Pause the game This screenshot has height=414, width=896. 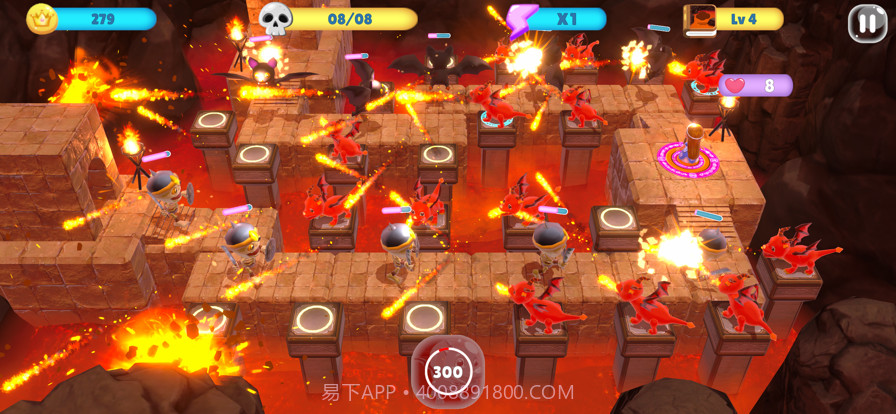[x=866, y=22]
